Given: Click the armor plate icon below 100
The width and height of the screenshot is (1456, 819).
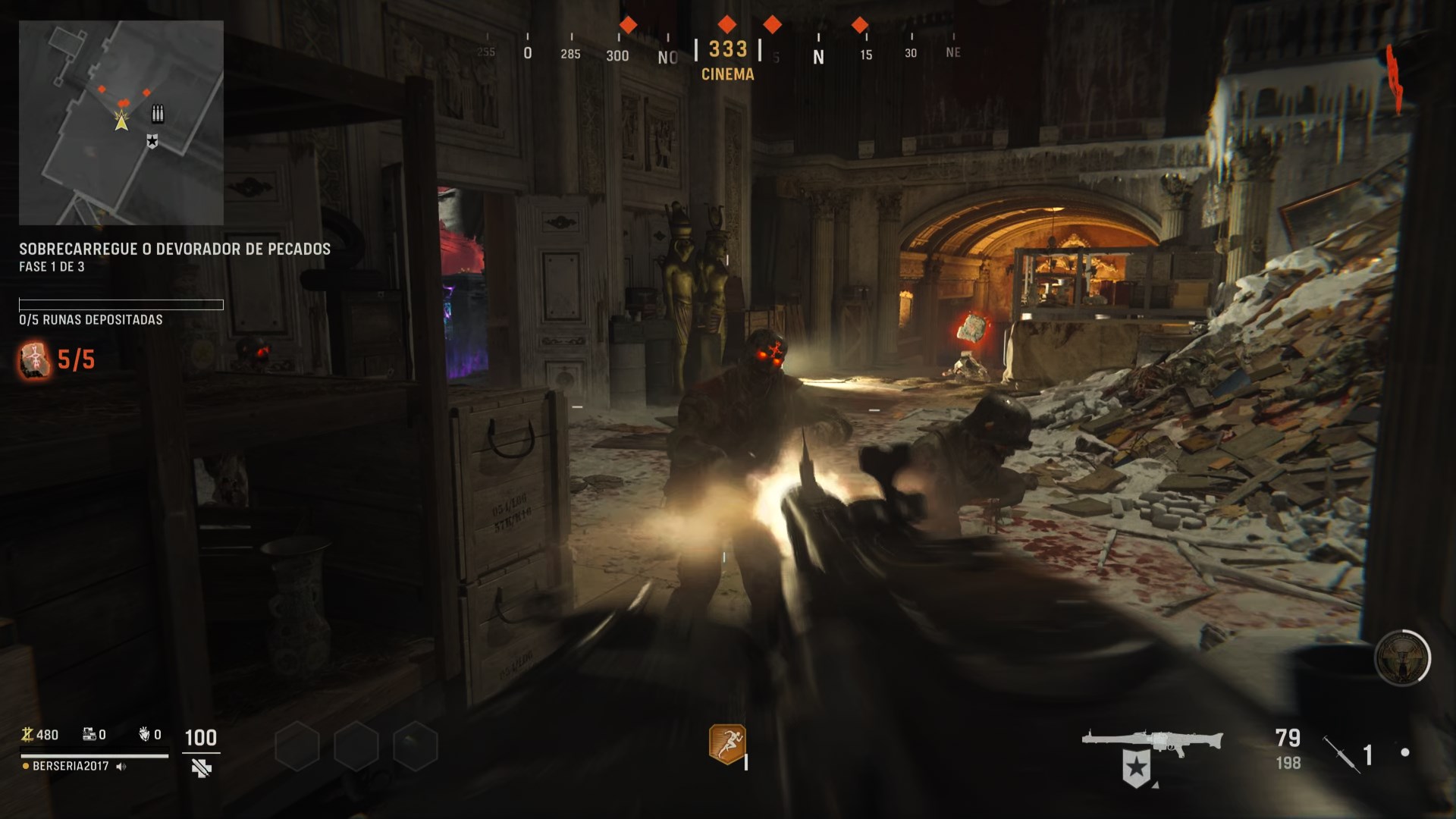Looking at the screenshot, I should tap(201, 769).
